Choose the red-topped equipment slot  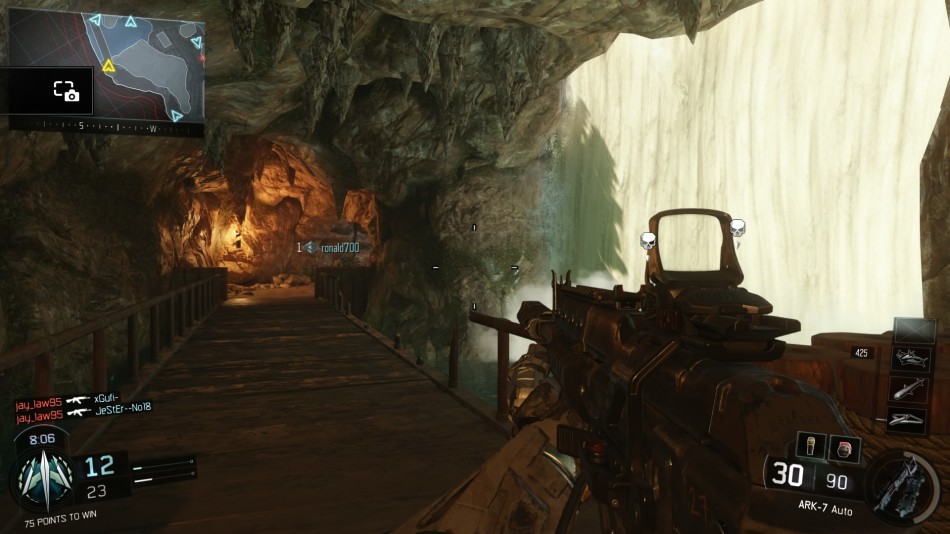coord(845,446)
